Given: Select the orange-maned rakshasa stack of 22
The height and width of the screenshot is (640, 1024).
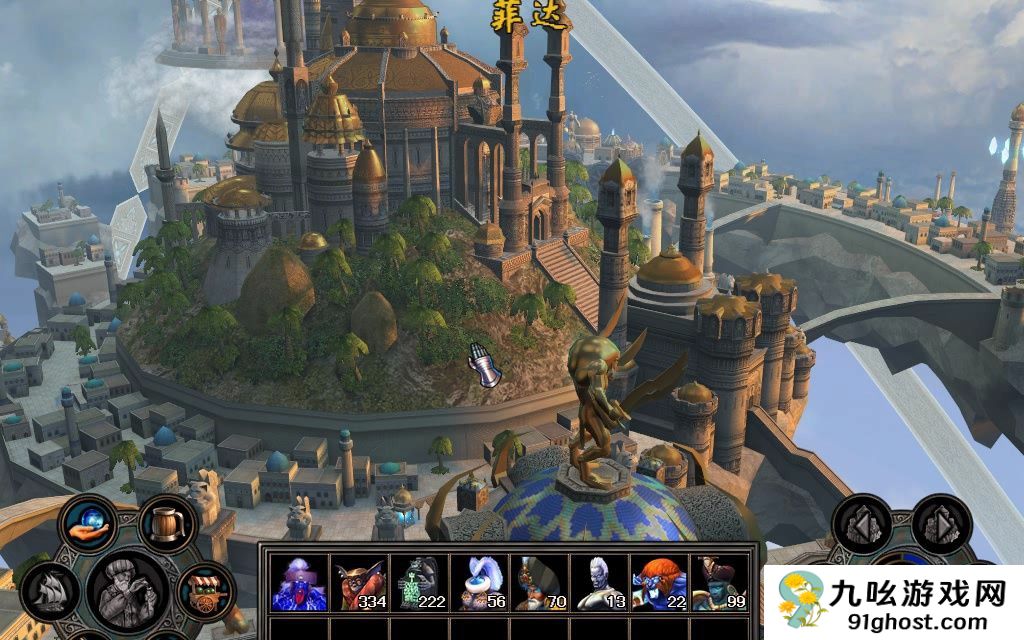Looking at the screenshot, I should coord(657,583).
